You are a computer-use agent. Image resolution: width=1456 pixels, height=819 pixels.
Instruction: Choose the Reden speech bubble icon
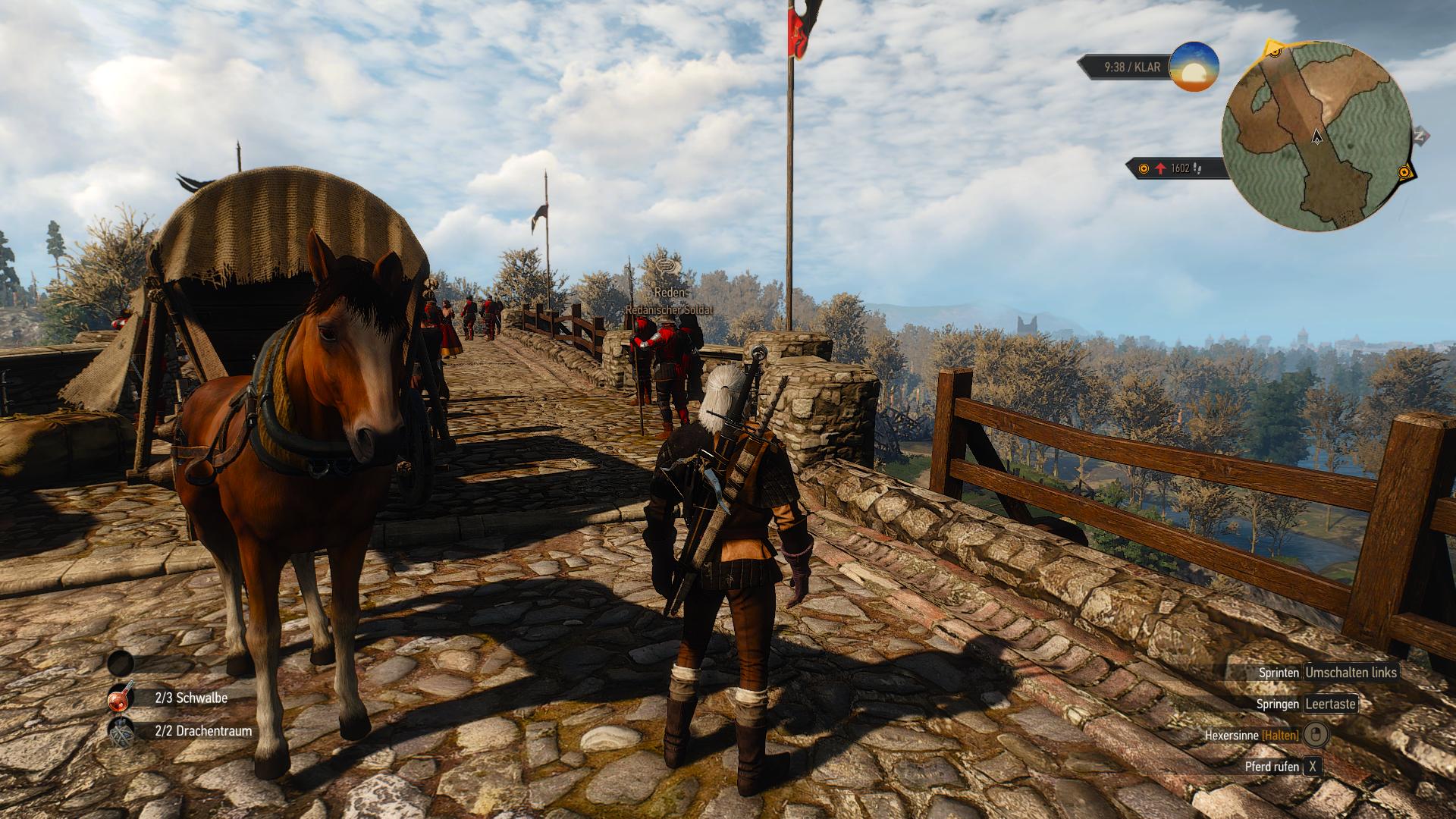pos(667,266)
